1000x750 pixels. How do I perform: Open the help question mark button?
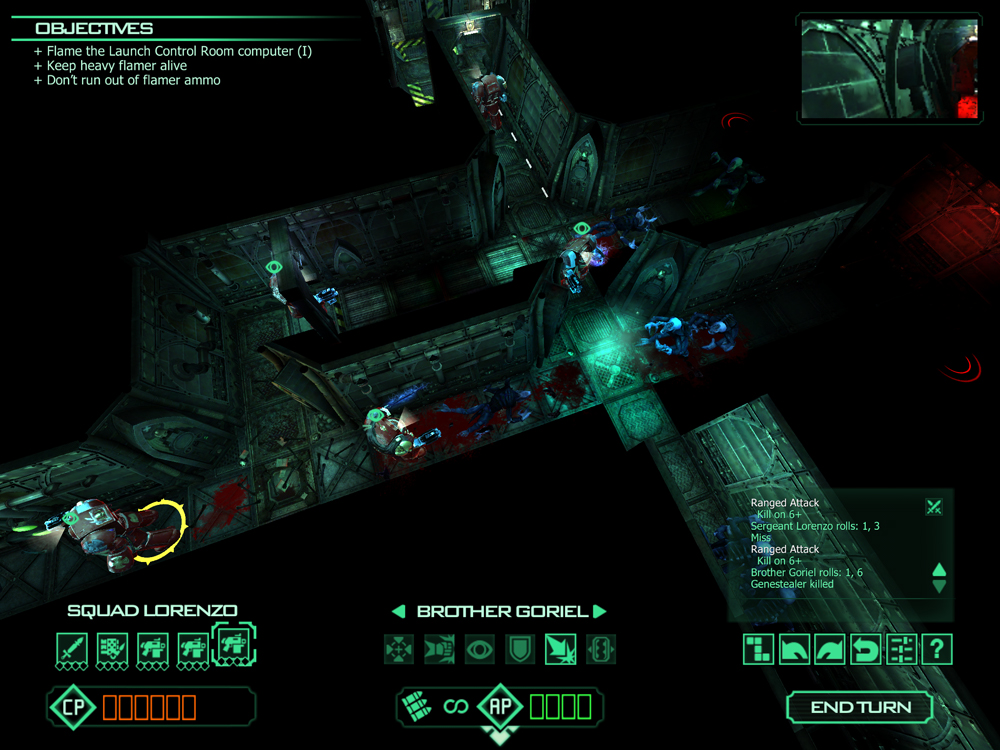937,650
